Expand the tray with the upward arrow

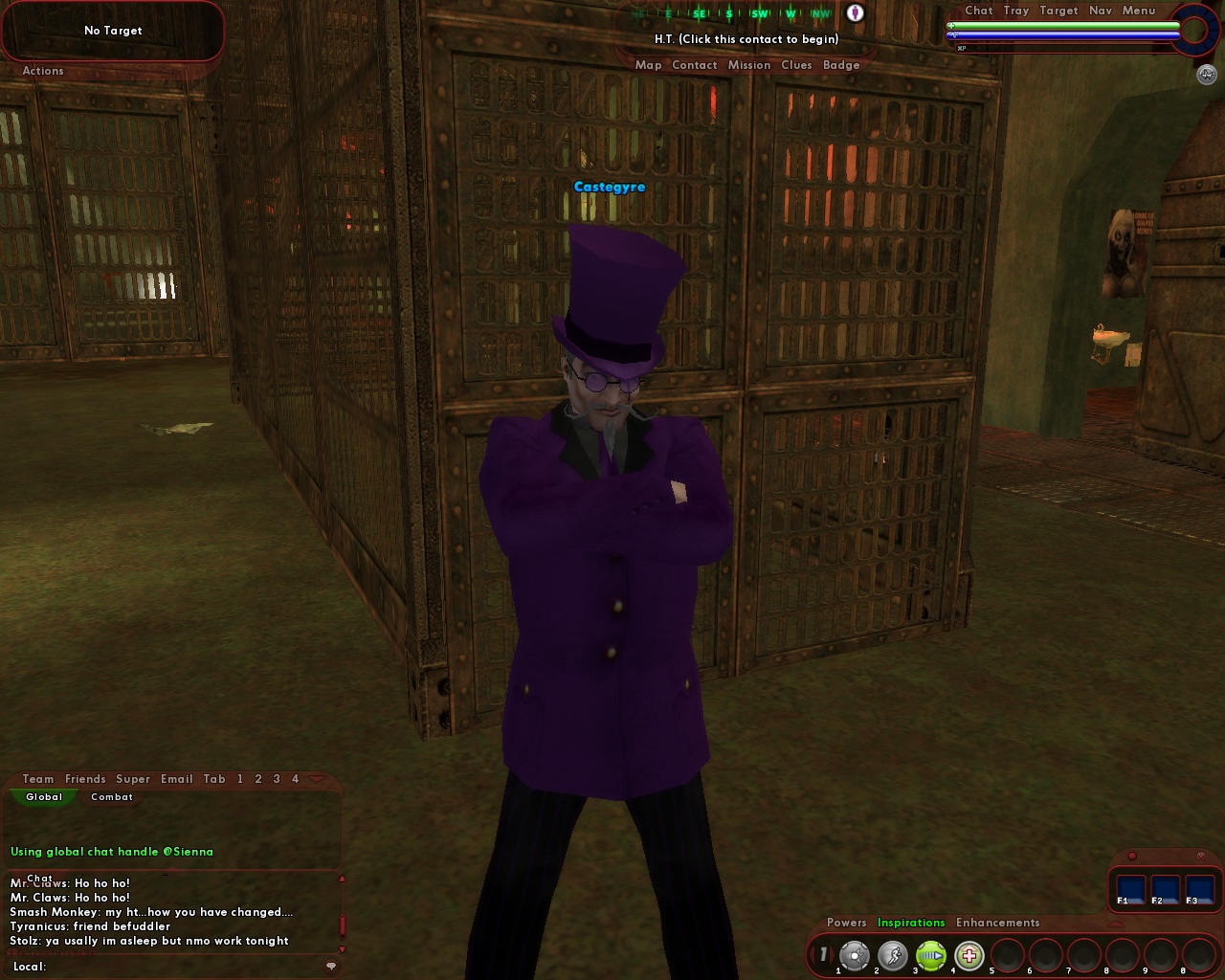(x=1115, y=923)
